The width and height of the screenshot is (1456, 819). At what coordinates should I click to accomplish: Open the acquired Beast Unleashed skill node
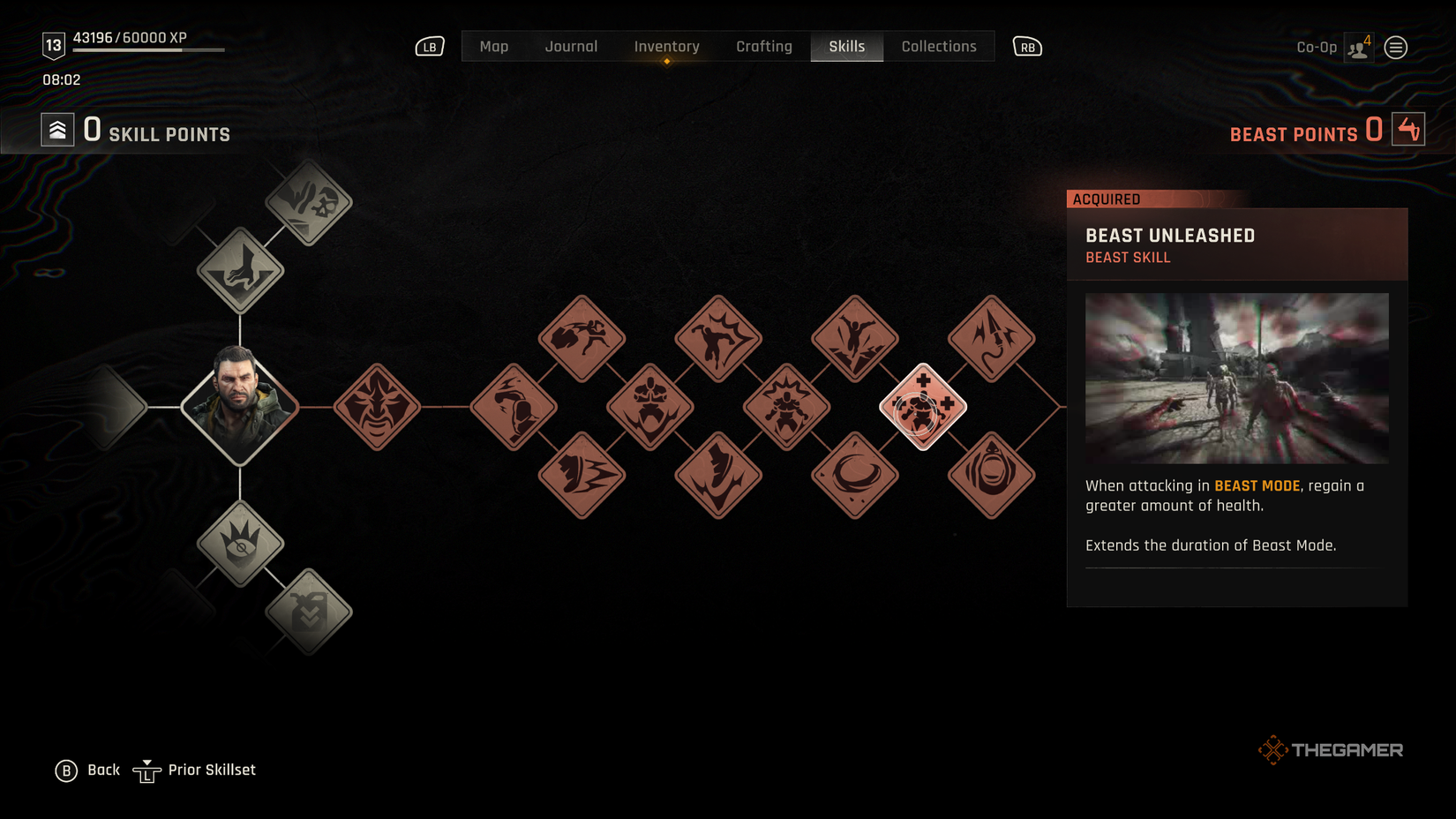[923, 409]
